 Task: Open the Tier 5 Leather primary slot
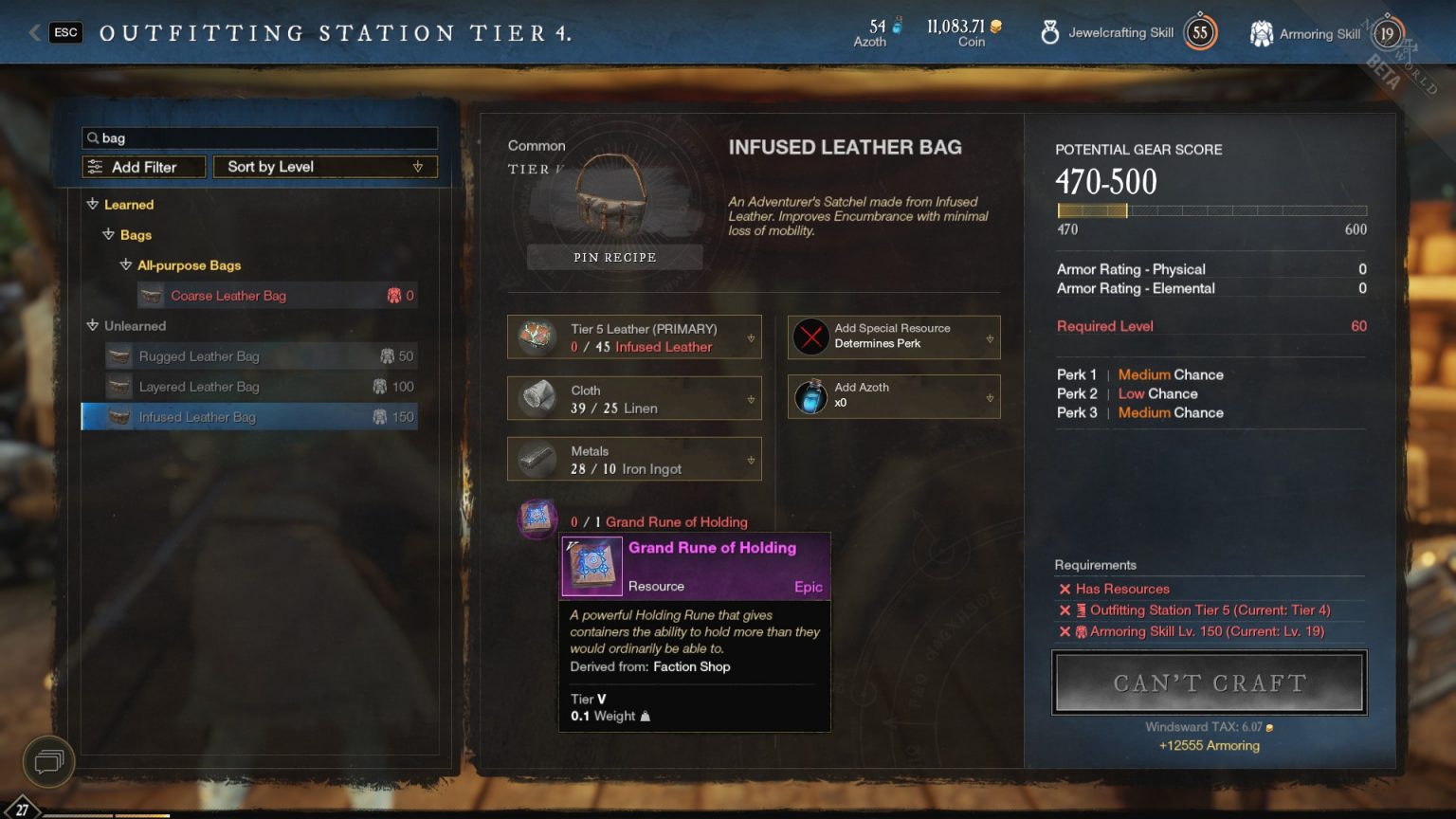click(x=634, y=337)
